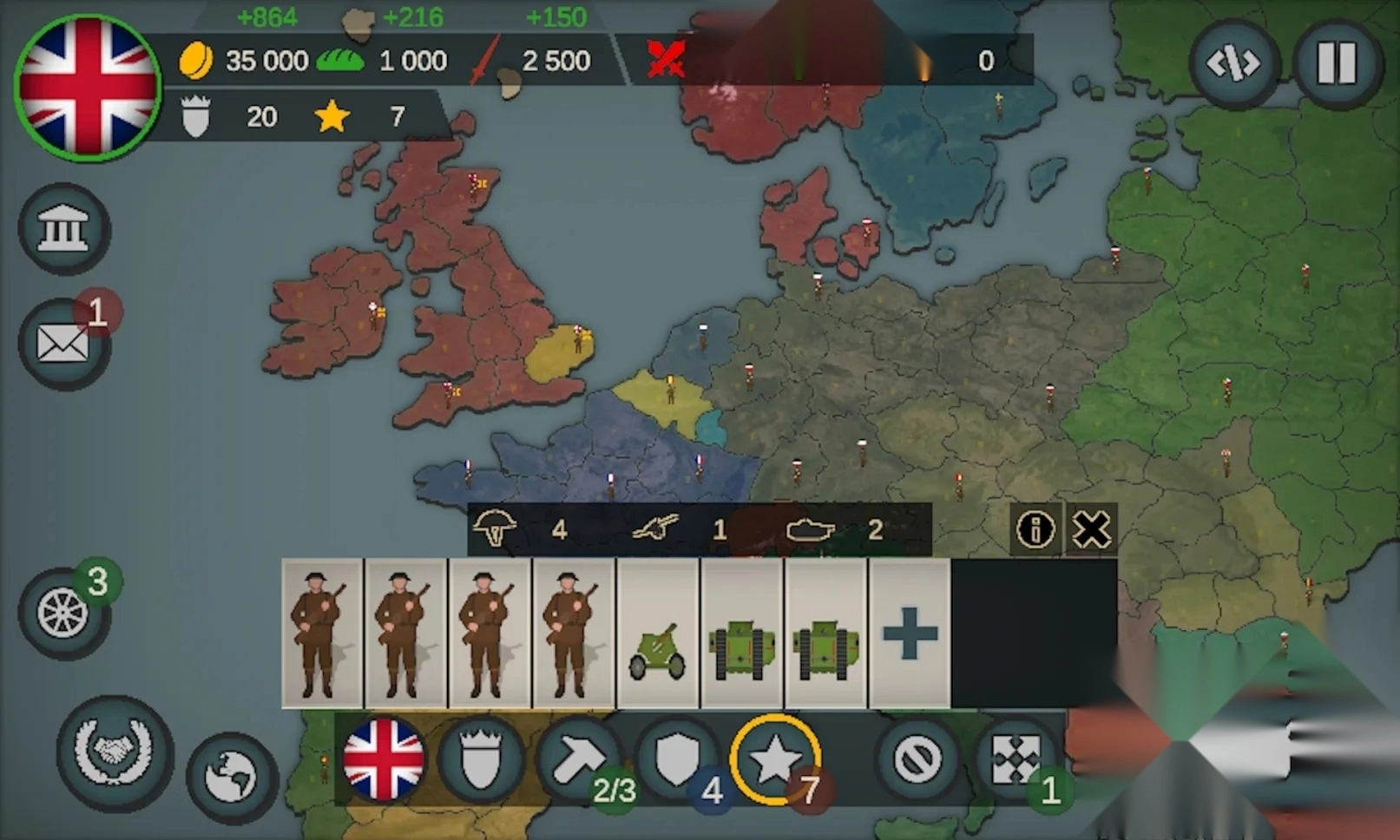Open the hammer build option
The height and width of the screenshot is (840, 1400).
point(577,760)
